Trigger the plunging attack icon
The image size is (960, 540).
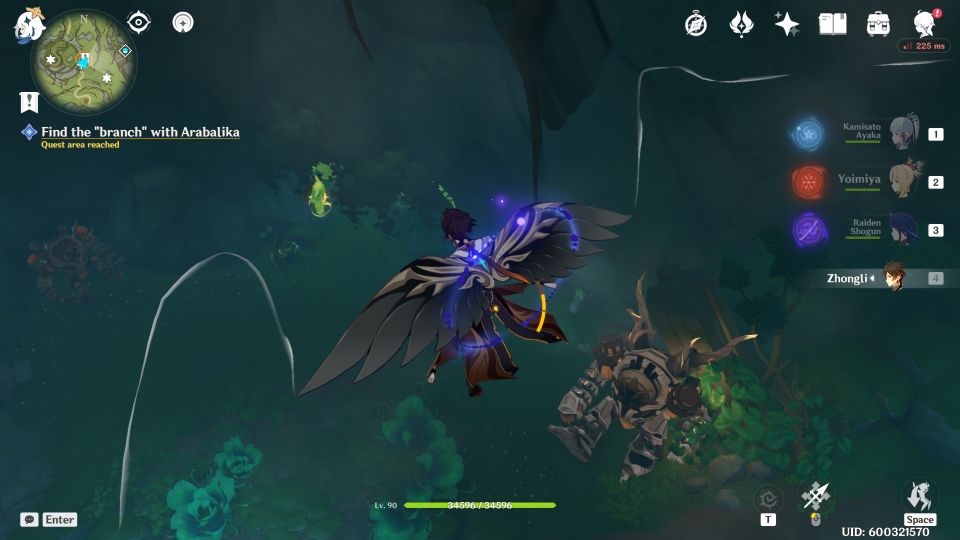816,496
